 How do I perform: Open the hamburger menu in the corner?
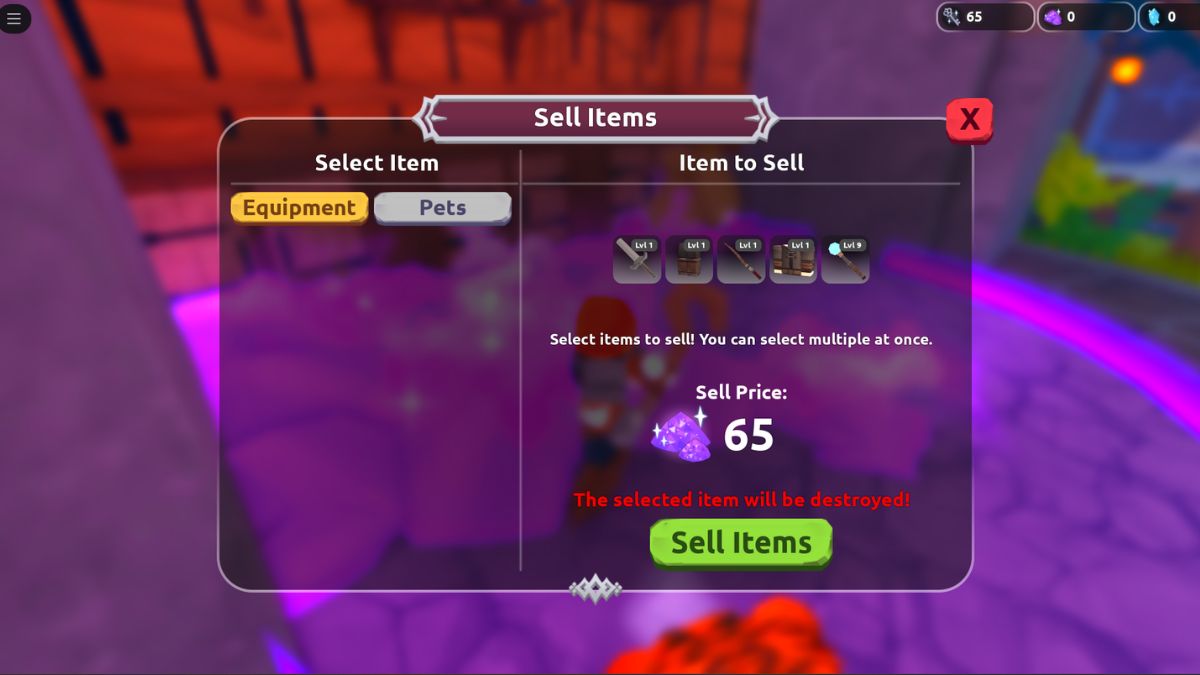point(14,18)
